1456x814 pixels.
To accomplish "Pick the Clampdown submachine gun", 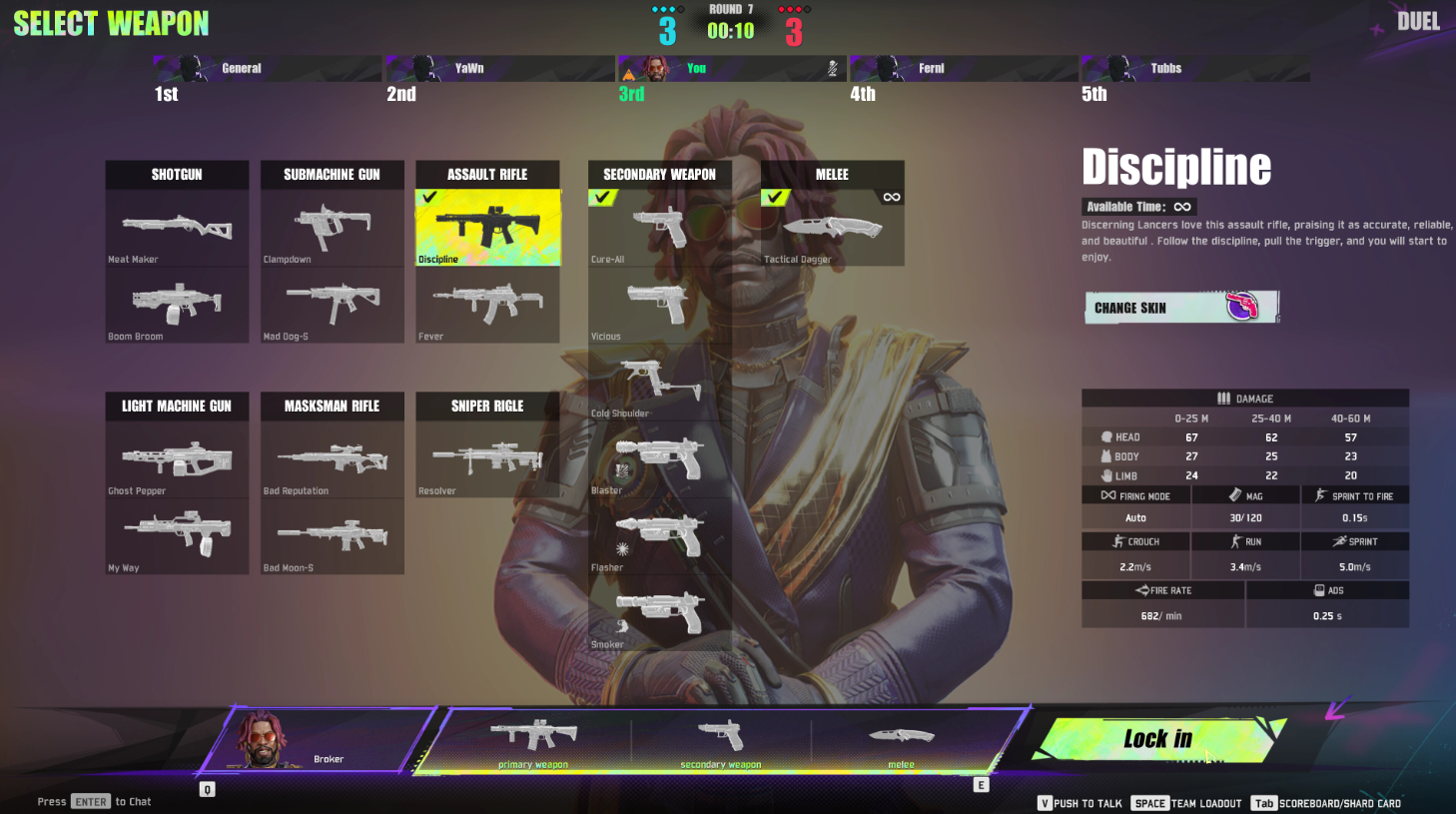I will [x=332, y=228].
